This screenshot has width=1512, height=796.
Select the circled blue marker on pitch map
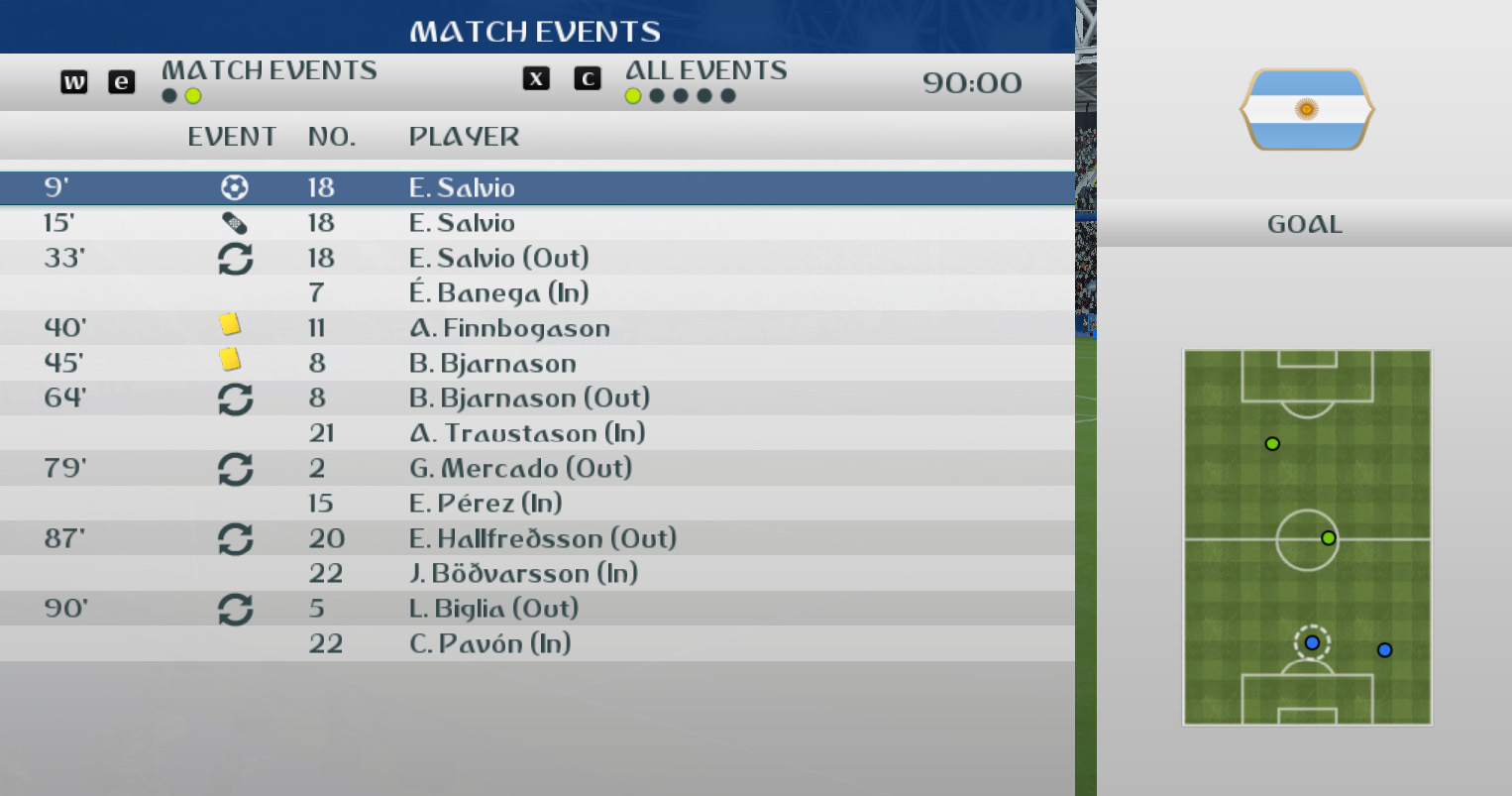(x=1312, y=643)
